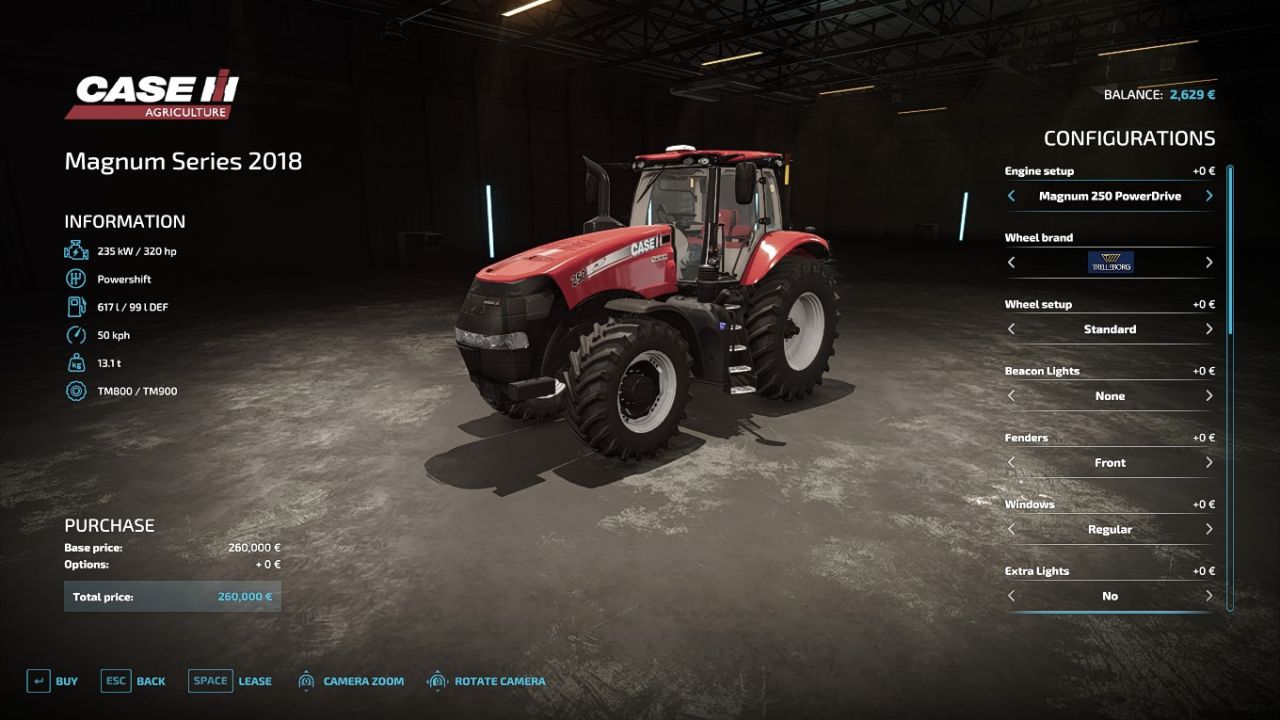Click right chevron on Fenders Front
Screen dimensions: 1280x720
(1208, 462)
